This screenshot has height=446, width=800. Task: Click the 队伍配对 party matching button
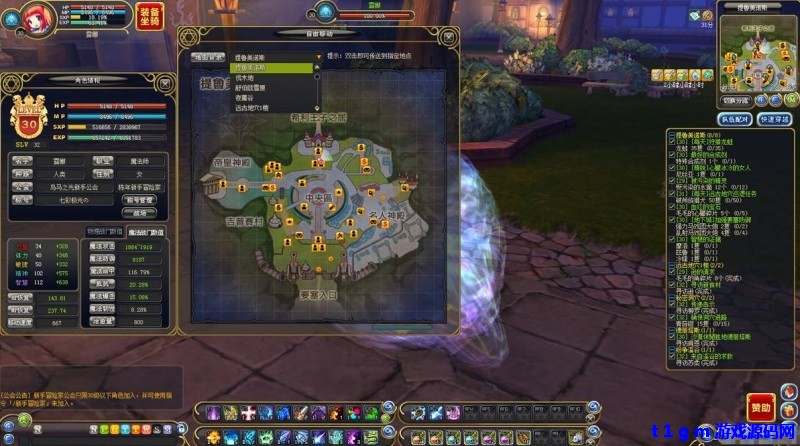734,118
